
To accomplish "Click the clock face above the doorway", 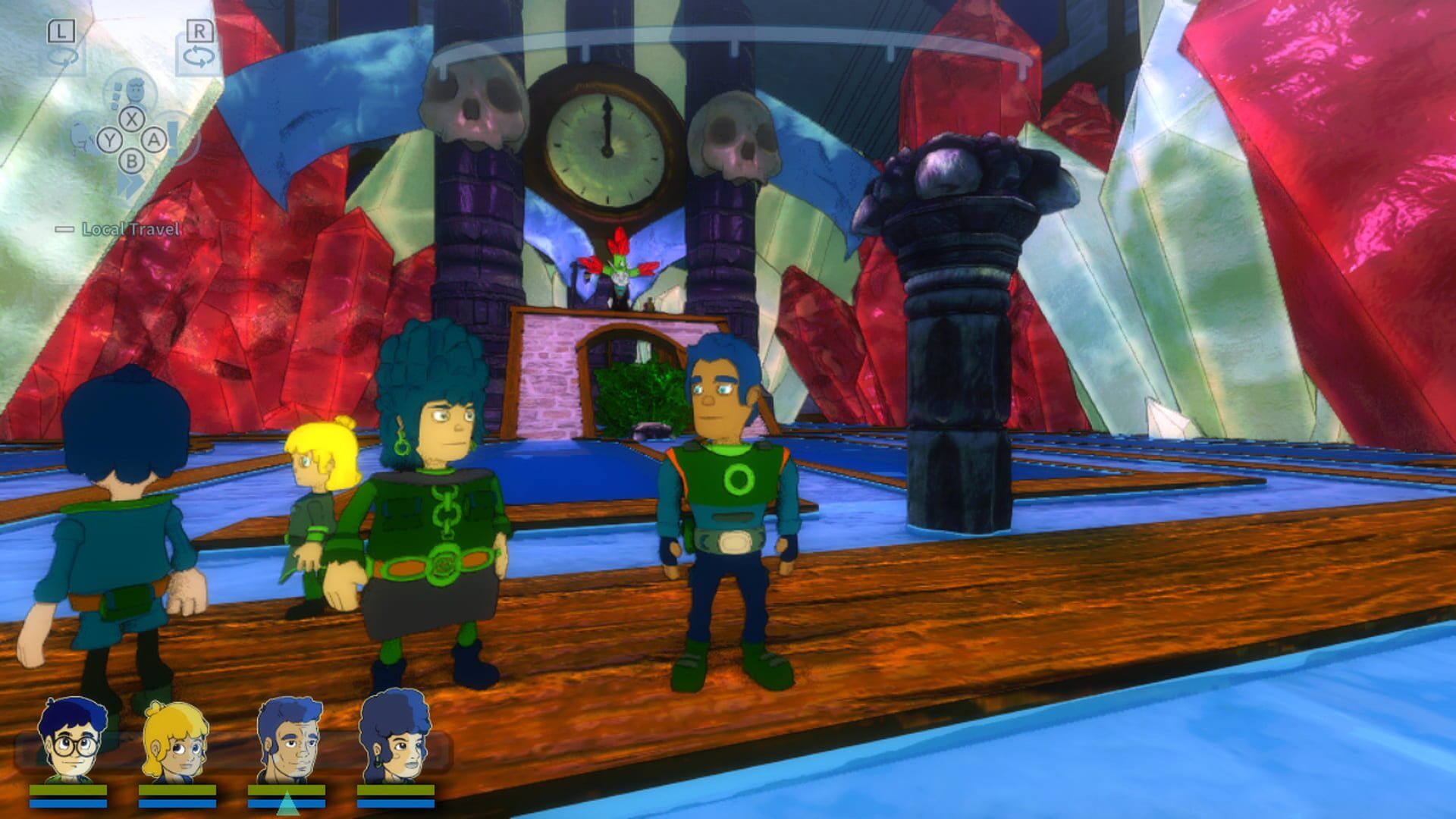I will [x=607, y=148].
